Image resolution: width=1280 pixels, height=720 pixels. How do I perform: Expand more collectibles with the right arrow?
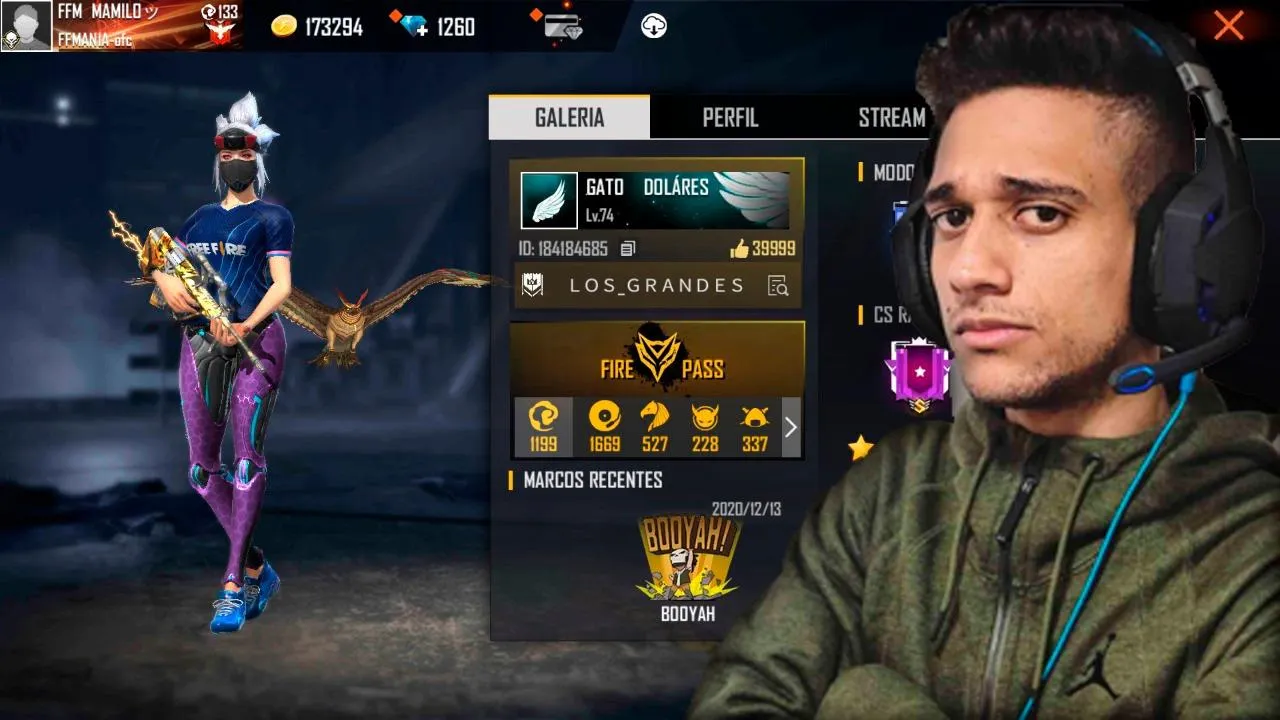[790, 427]
